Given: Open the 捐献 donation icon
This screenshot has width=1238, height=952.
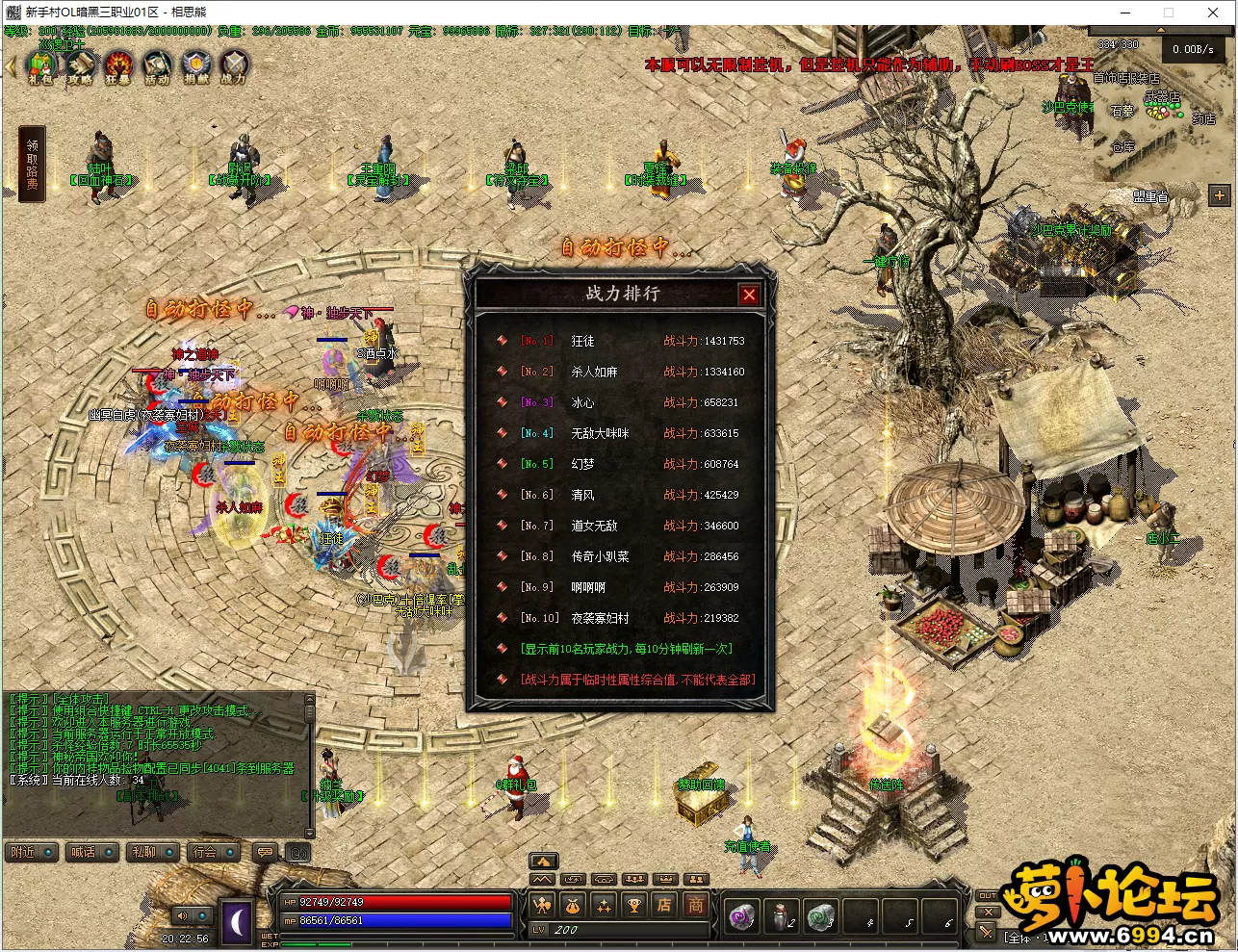Looking at the screenshot, I should (x=195, y=67).
